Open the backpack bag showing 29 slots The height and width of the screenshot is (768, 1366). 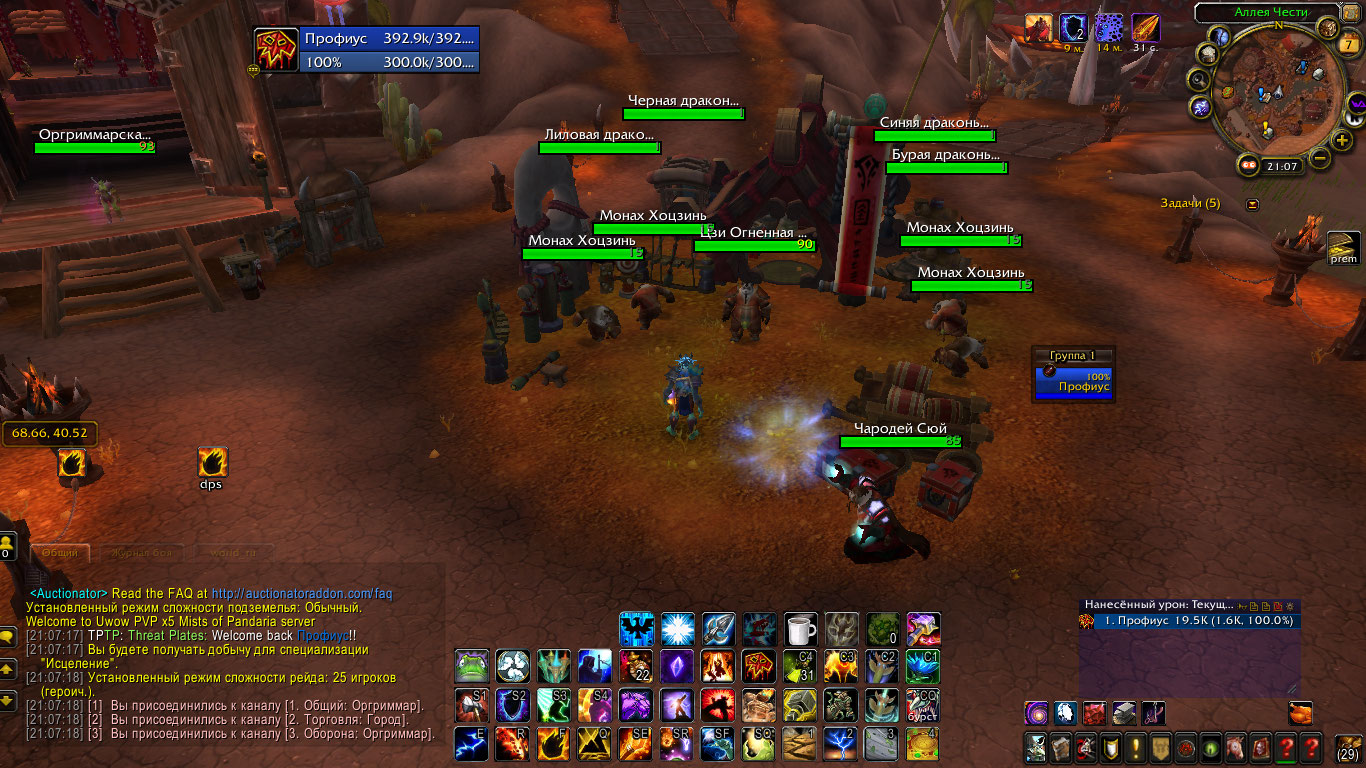[x=1348, y=748]
